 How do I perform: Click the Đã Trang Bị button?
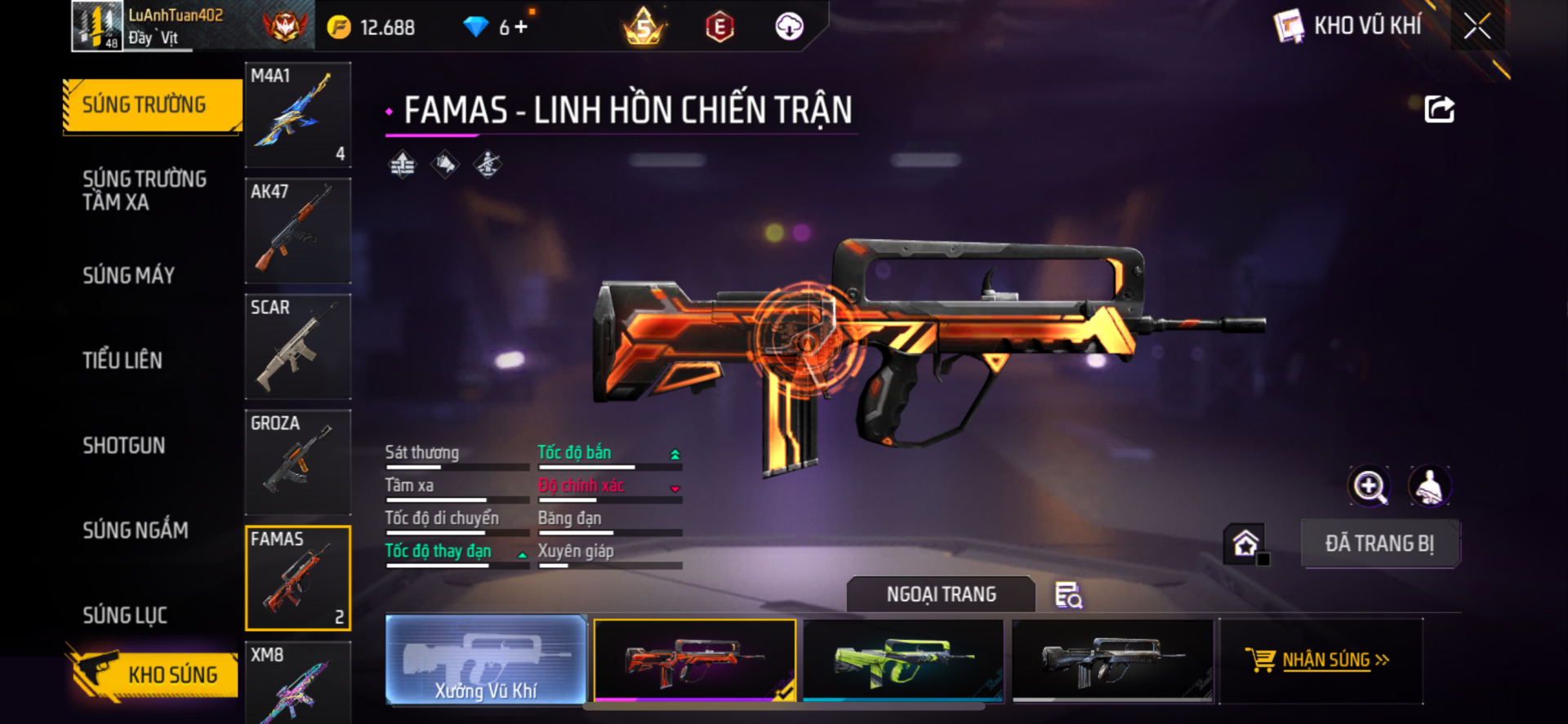[1379, 544]
